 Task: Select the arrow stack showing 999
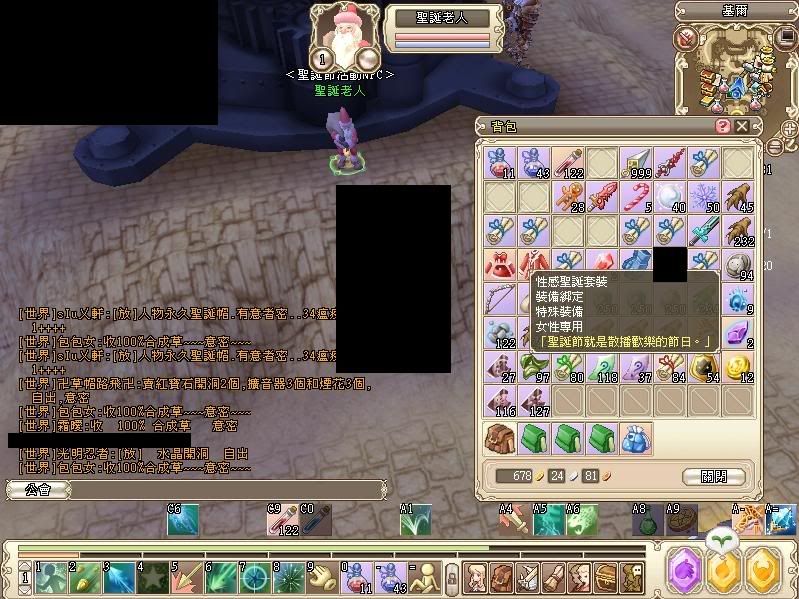[635, 163]
